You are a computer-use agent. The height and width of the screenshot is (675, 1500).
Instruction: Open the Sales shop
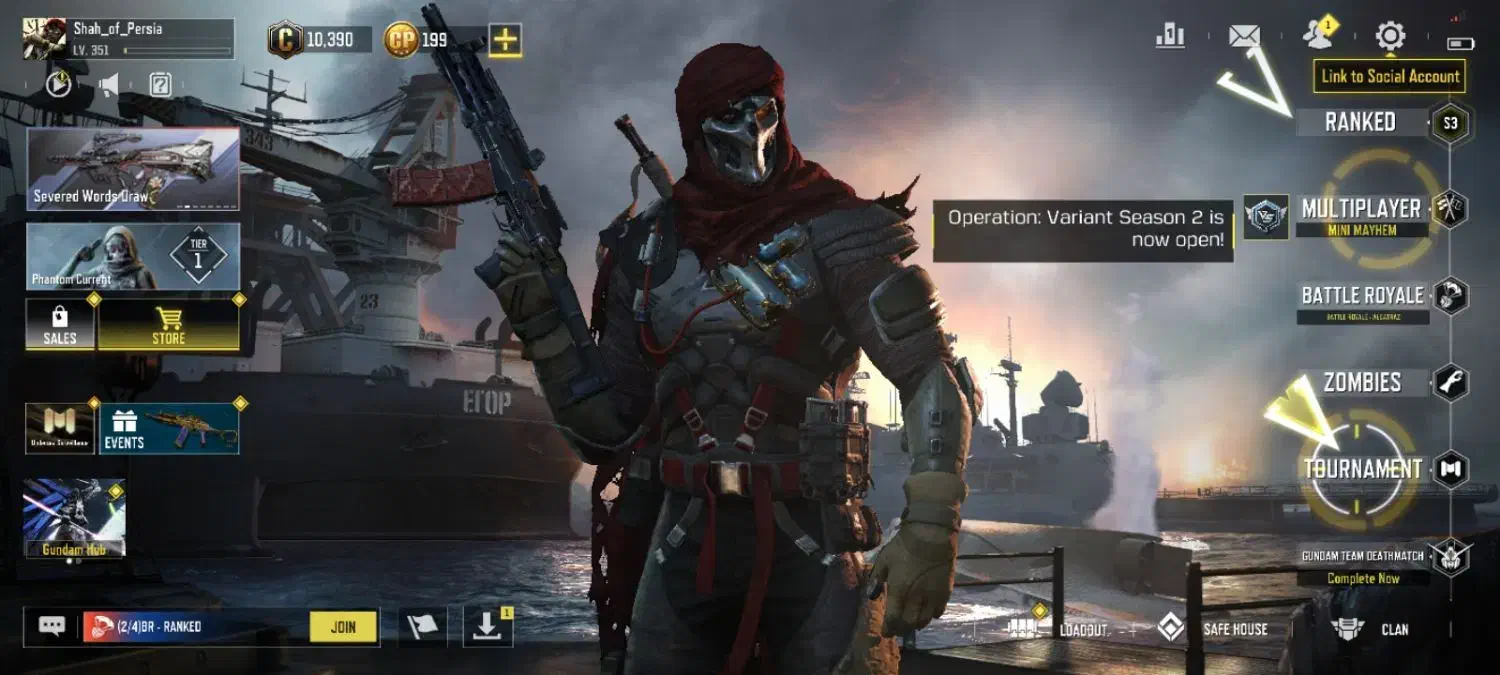coord(60,326)
